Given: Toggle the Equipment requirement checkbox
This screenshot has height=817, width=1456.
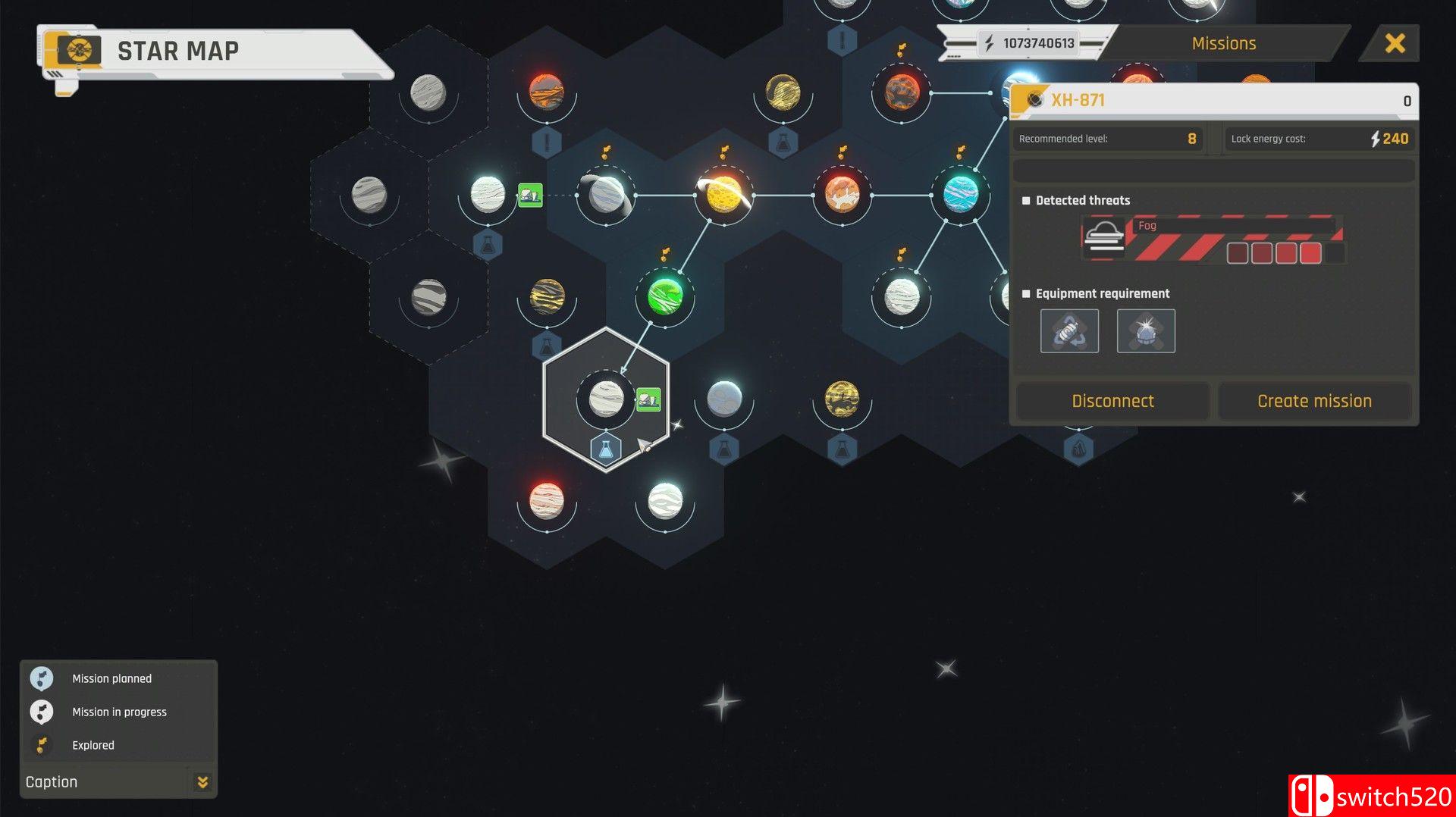Looking at the screenshot, I should click(1025, 293).
